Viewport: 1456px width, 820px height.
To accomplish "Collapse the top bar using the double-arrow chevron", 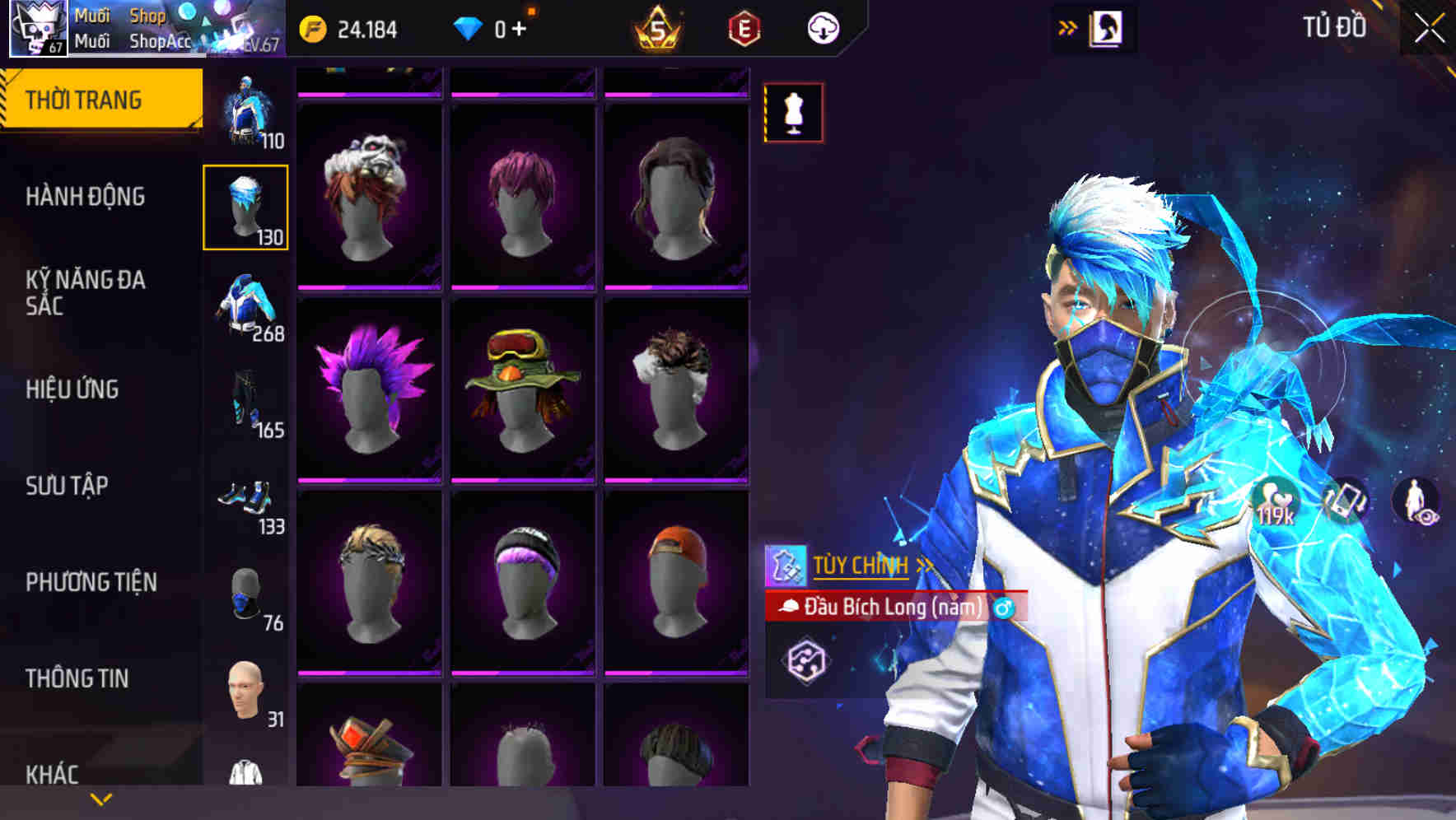I will (x=1066, y=28).
